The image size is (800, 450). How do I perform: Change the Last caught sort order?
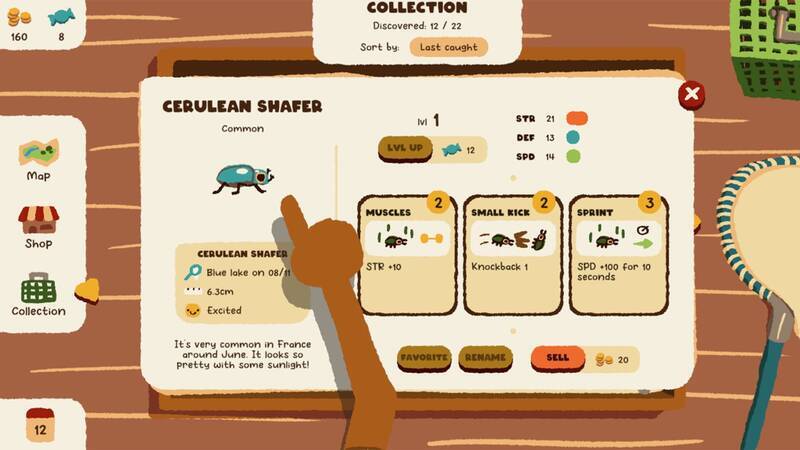(x=448, y=47)
